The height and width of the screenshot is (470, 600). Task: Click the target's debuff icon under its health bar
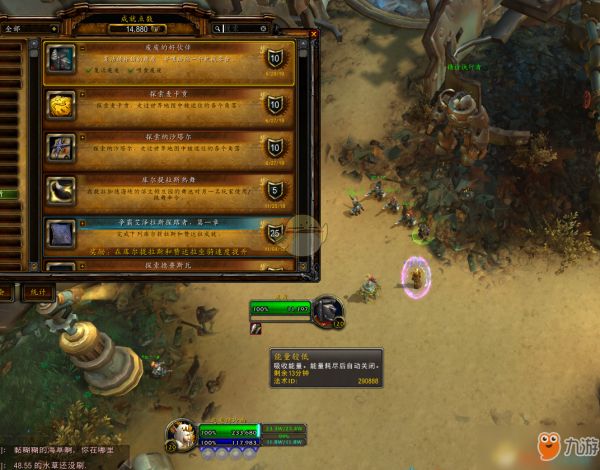point(255,330)
